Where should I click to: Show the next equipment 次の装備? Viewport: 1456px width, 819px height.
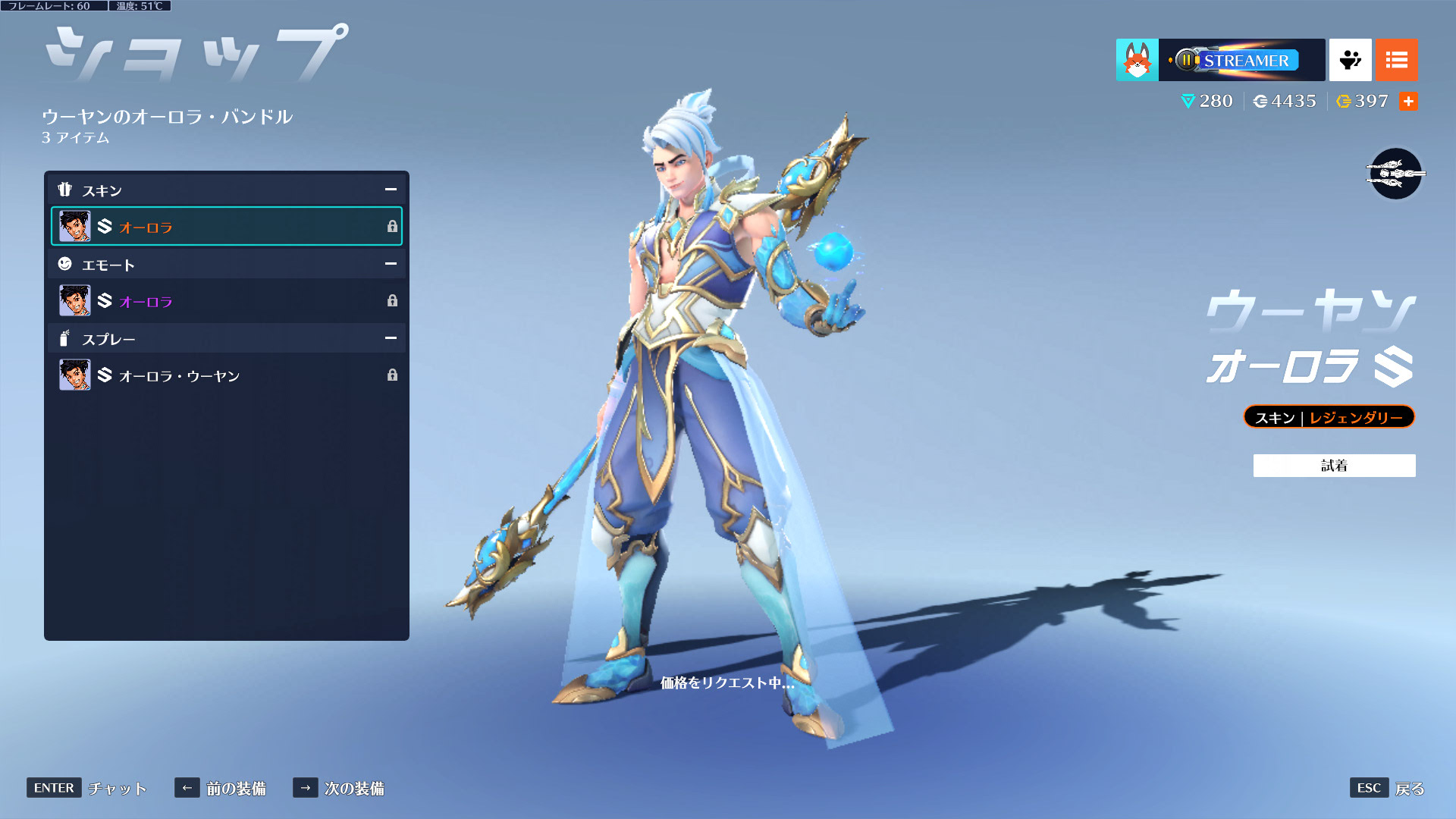tap(339, 789)
